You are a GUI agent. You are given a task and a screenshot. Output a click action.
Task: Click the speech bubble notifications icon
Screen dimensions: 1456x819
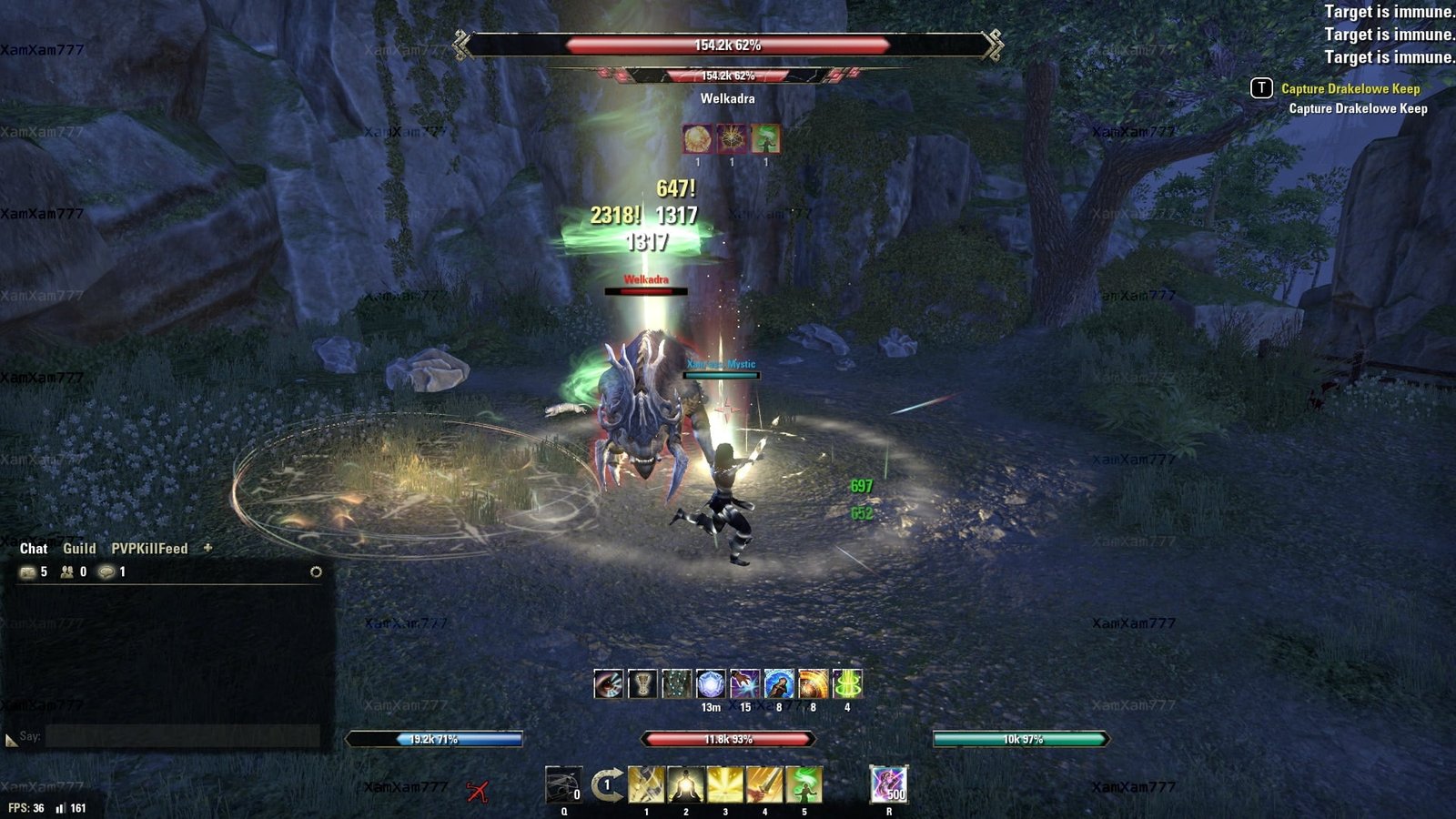[107, 571]
